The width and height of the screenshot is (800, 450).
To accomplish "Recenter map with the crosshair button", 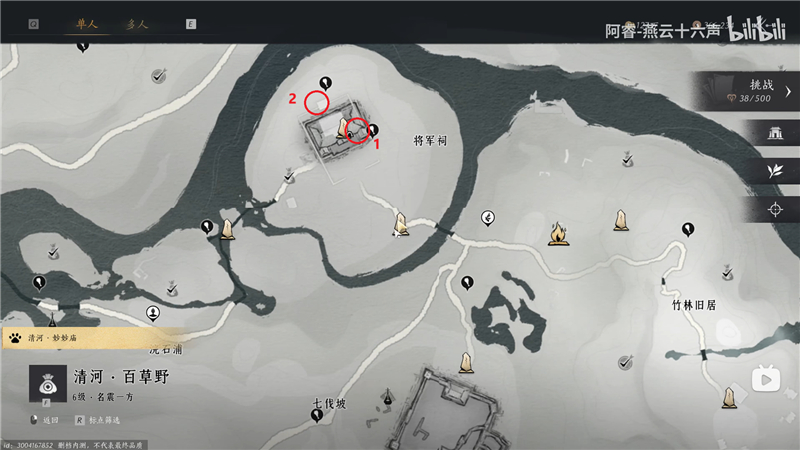I will 773,209.
